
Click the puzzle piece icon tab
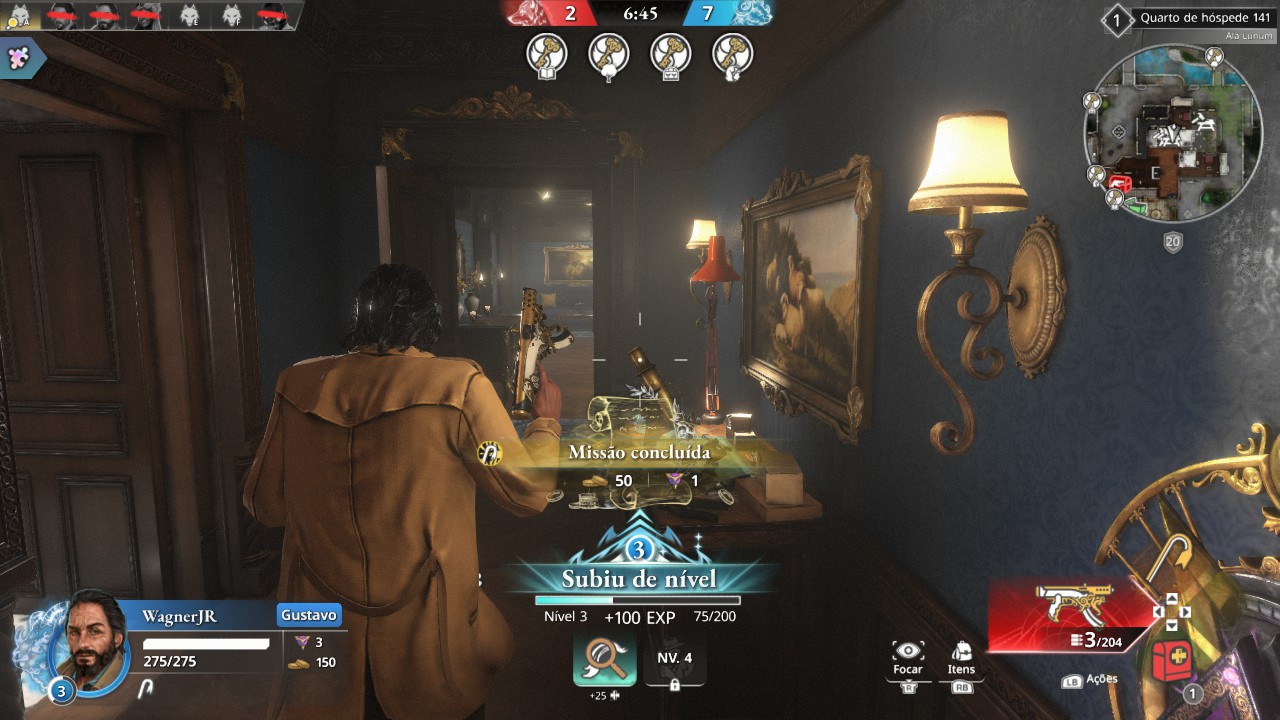(20, 58)
